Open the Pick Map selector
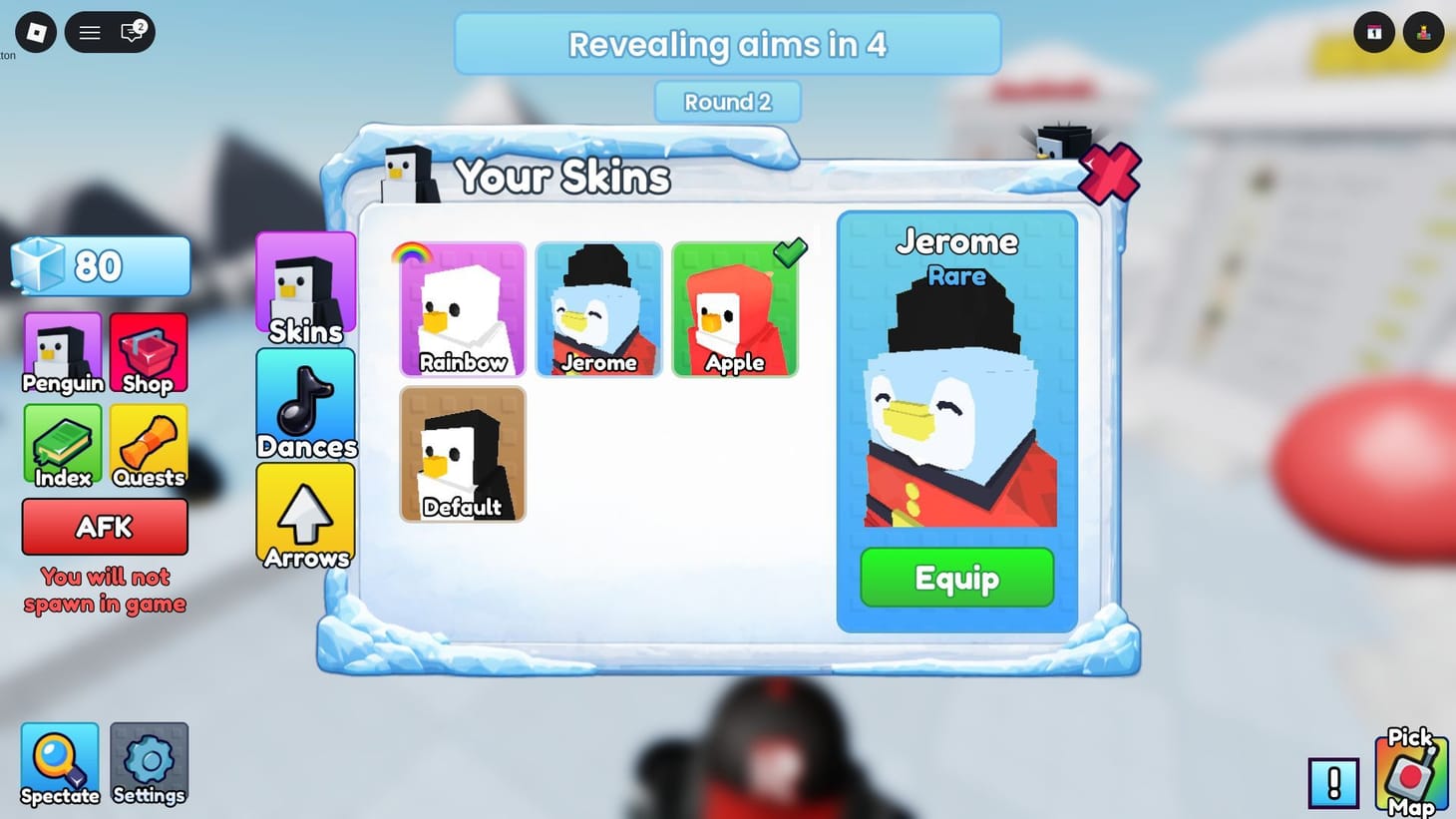Image resolution: width=1456 pixels, height=819 pixels. point(1410,775)
